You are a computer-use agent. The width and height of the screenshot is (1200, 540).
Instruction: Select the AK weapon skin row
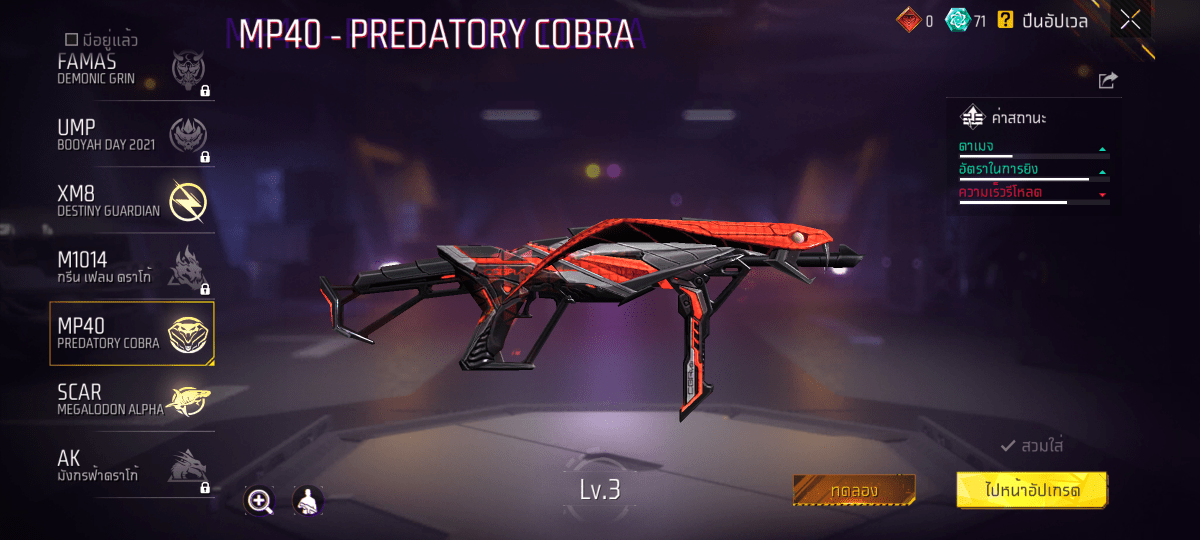click(x=132, y=465)
